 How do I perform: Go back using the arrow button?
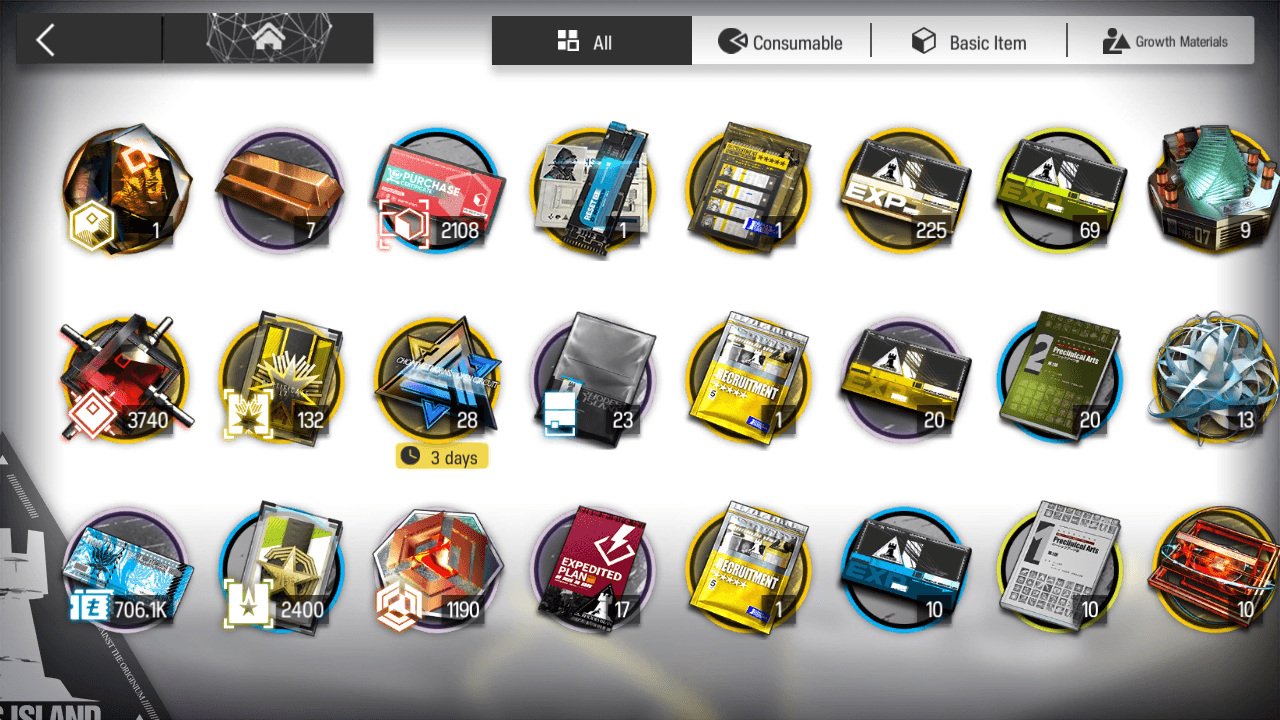click(45, 40)
